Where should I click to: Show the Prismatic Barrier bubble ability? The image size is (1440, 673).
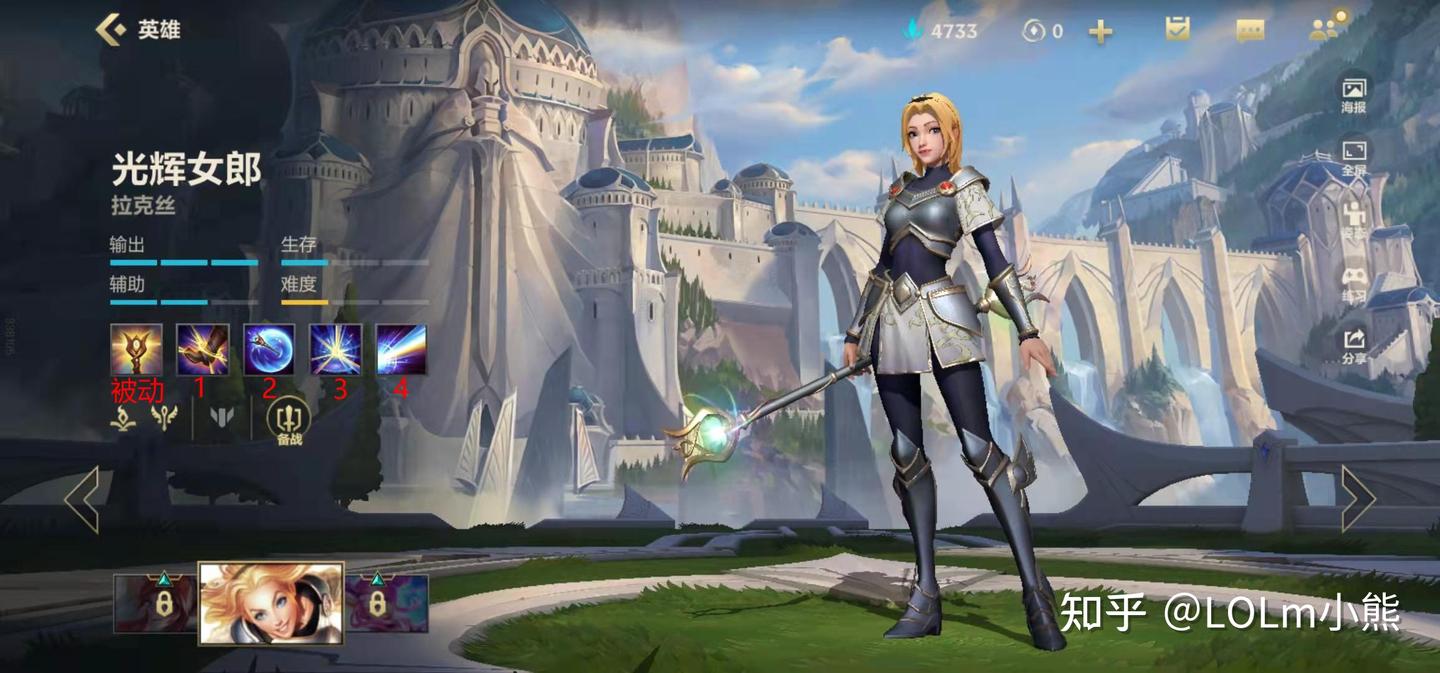coord(269,349)
